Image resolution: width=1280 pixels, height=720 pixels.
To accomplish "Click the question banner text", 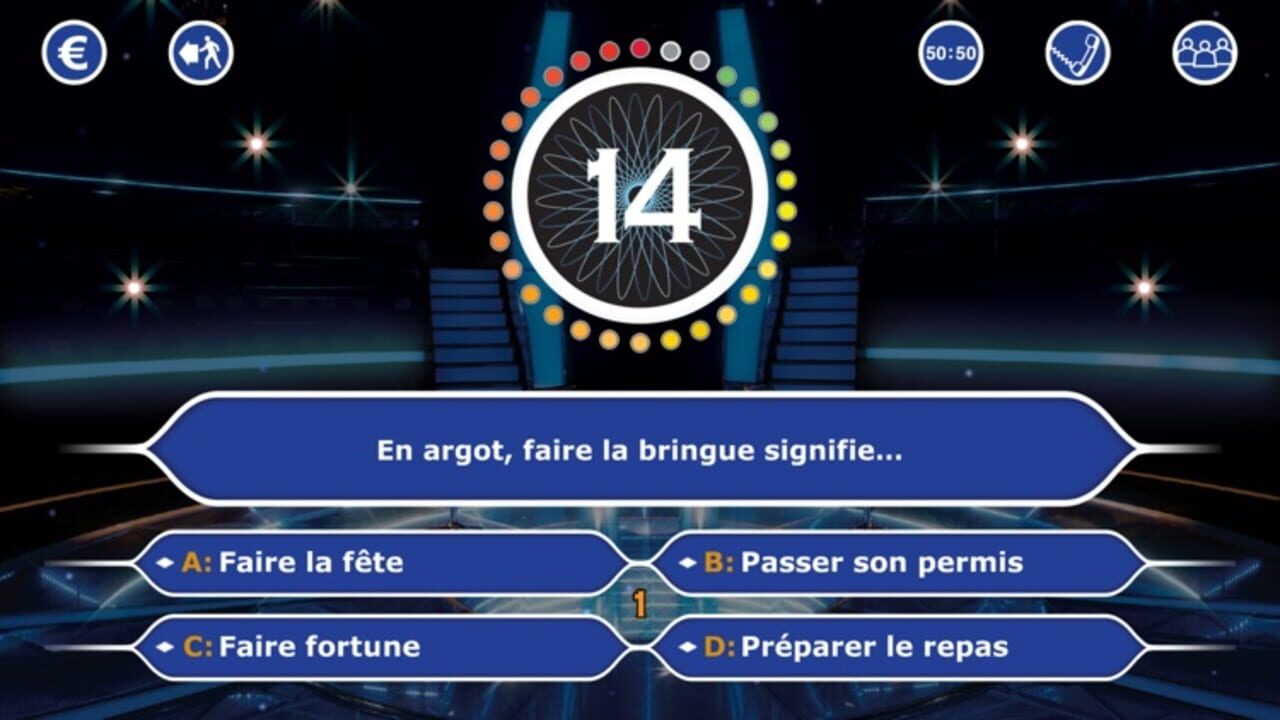I will tap(640, 450).
